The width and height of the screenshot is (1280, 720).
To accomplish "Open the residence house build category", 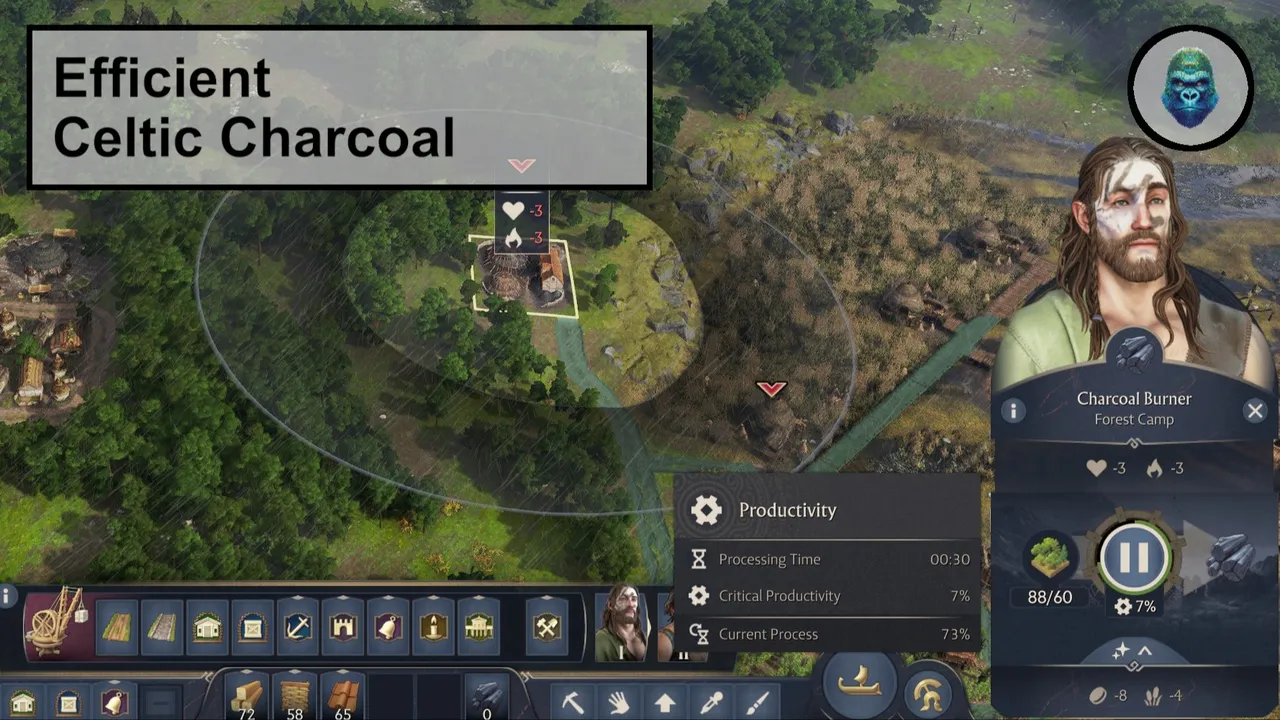I will point(207,628).
